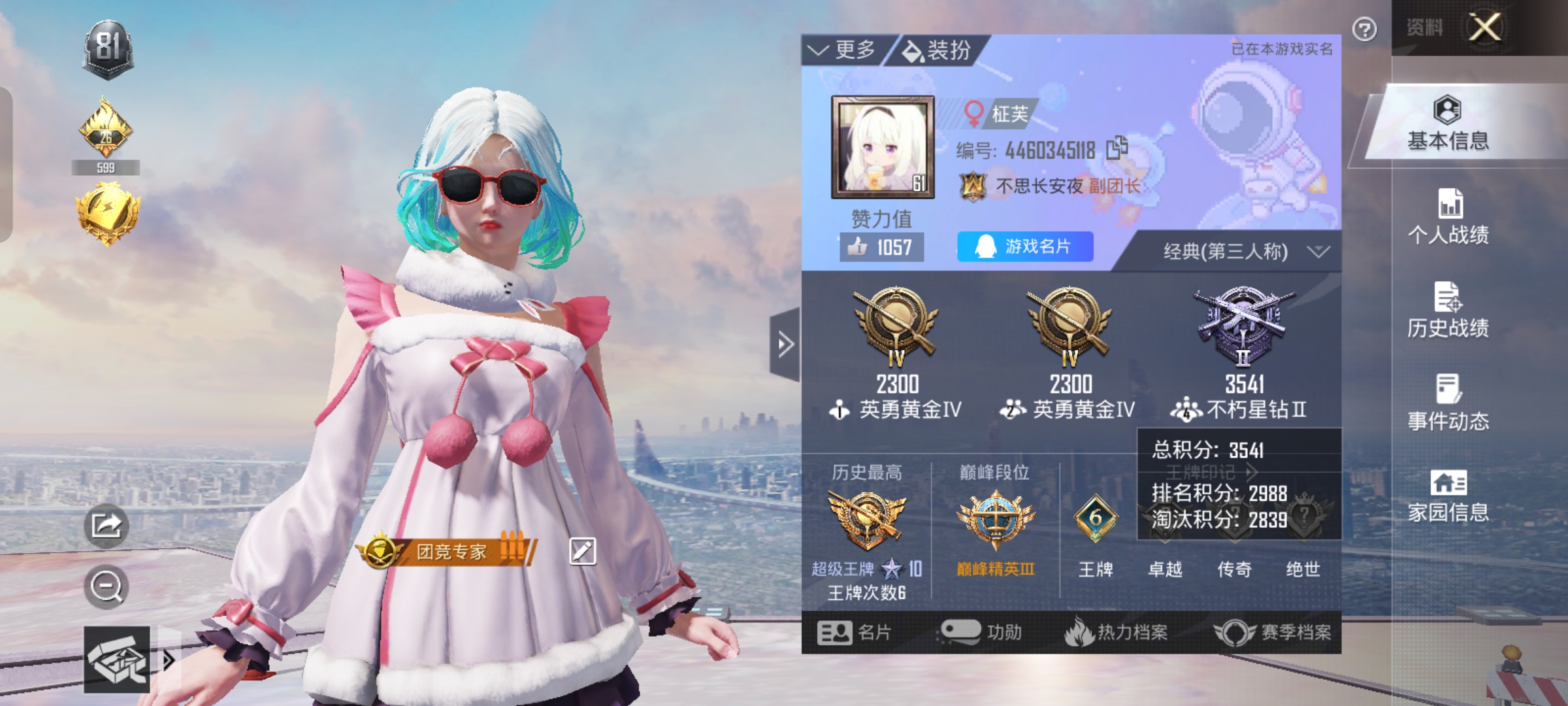
Task: Switch to the 个人战绩 tab
Action: [x=1448, y=218]
